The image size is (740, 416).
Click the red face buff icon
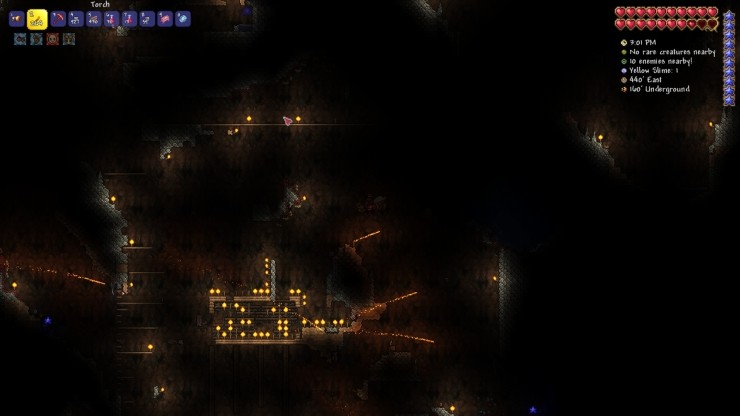pyautogui.click(x=53, y=39)
